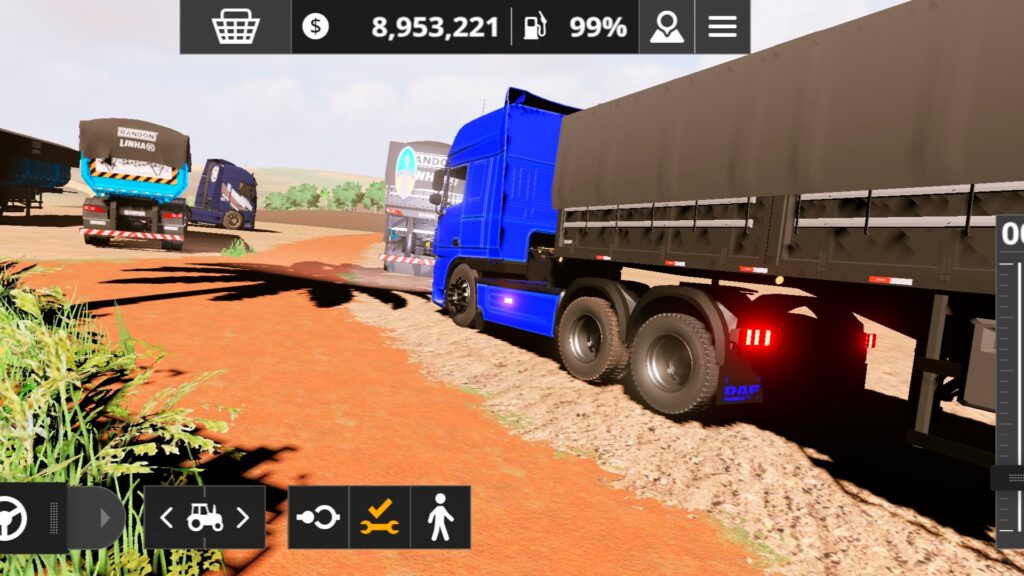
Task: Open the hamburger main menu
Action: pyautogui.click(x=722, y=27)
